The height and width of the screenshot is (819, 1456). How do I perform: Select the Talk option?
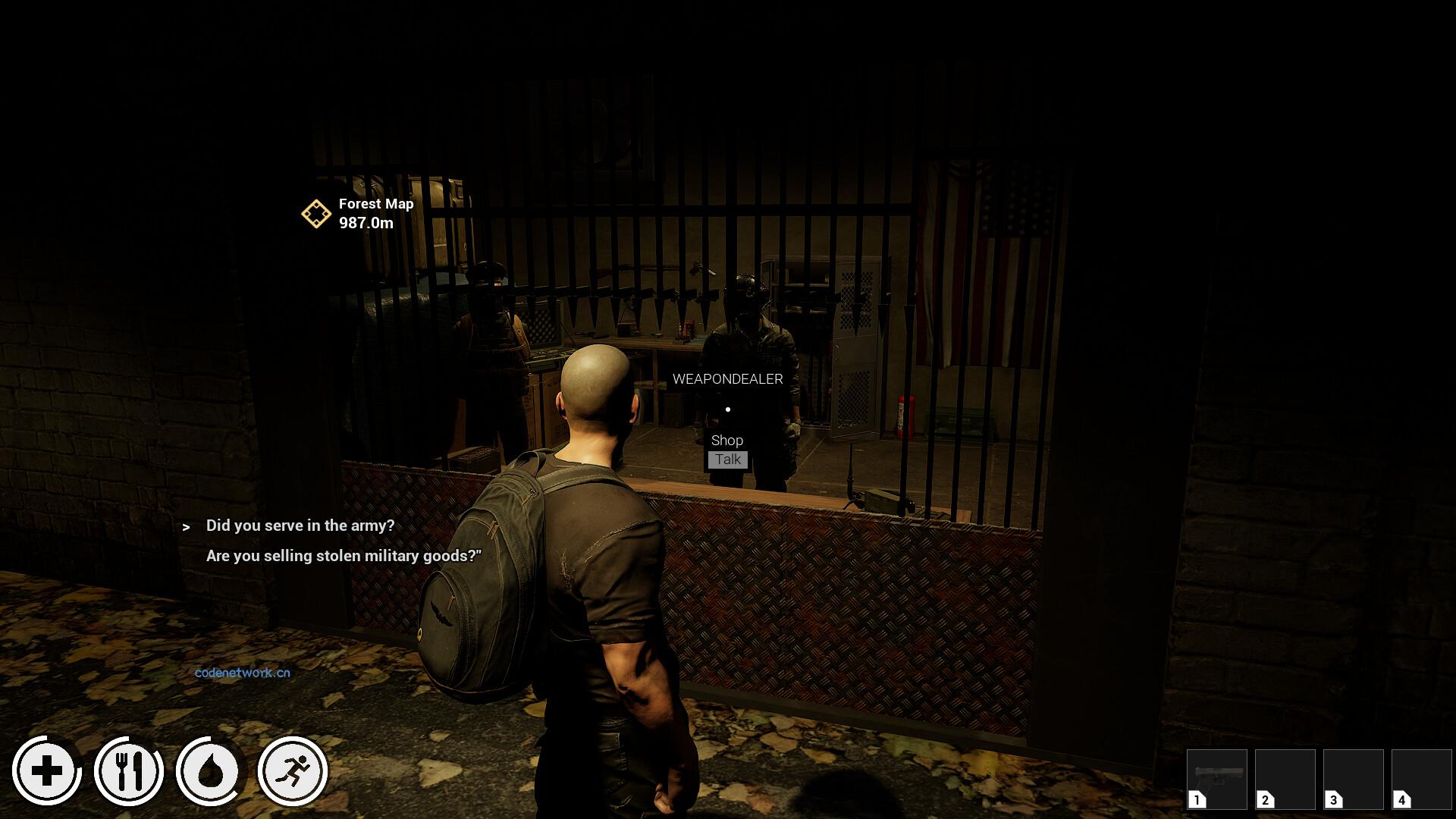click(728, 460)
